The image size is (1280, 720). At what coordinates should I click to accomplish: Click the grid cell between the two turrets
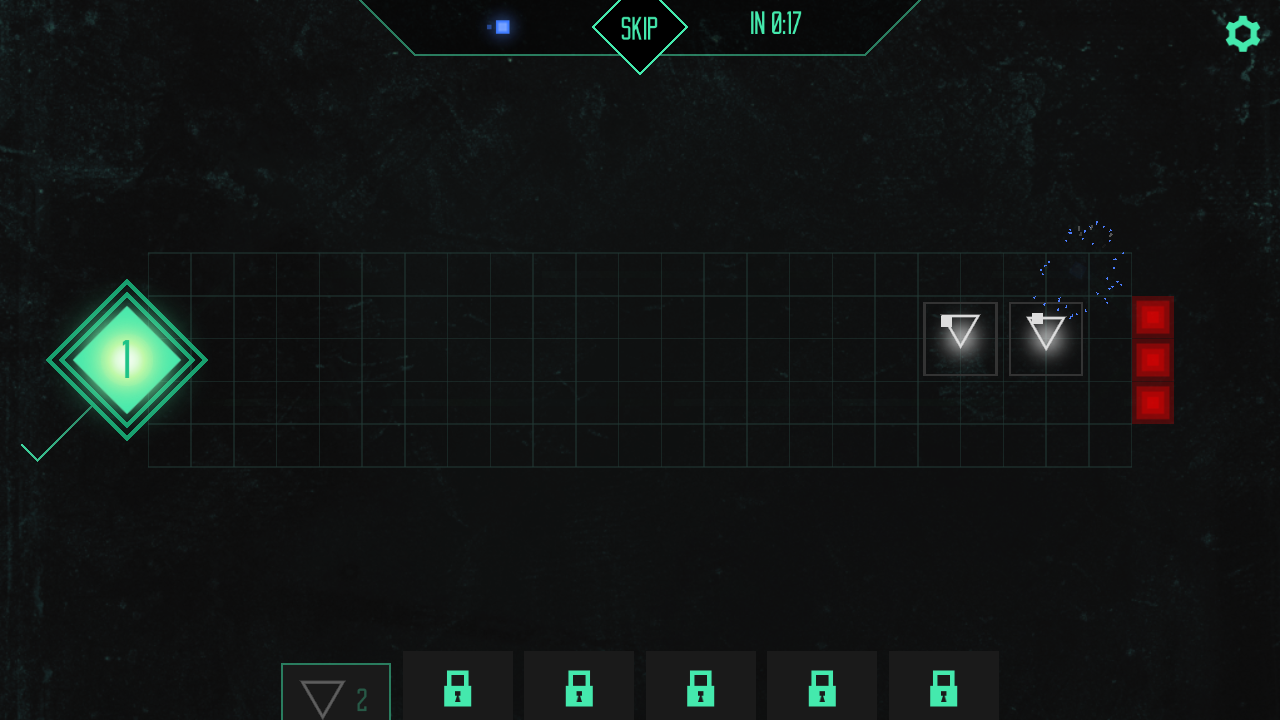(x=1002, y=338)
